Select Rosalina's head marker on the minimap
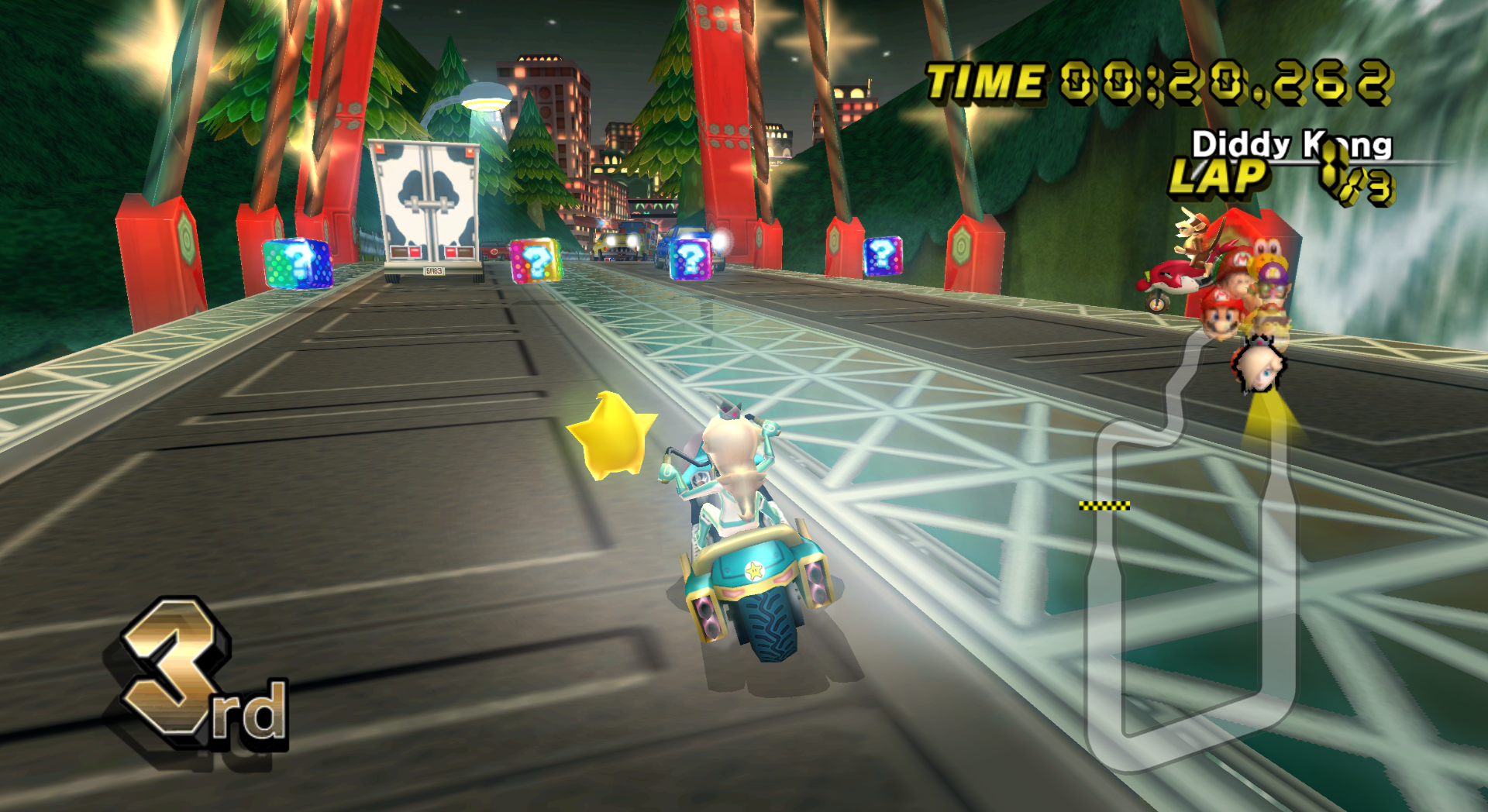 [1259, 370]
